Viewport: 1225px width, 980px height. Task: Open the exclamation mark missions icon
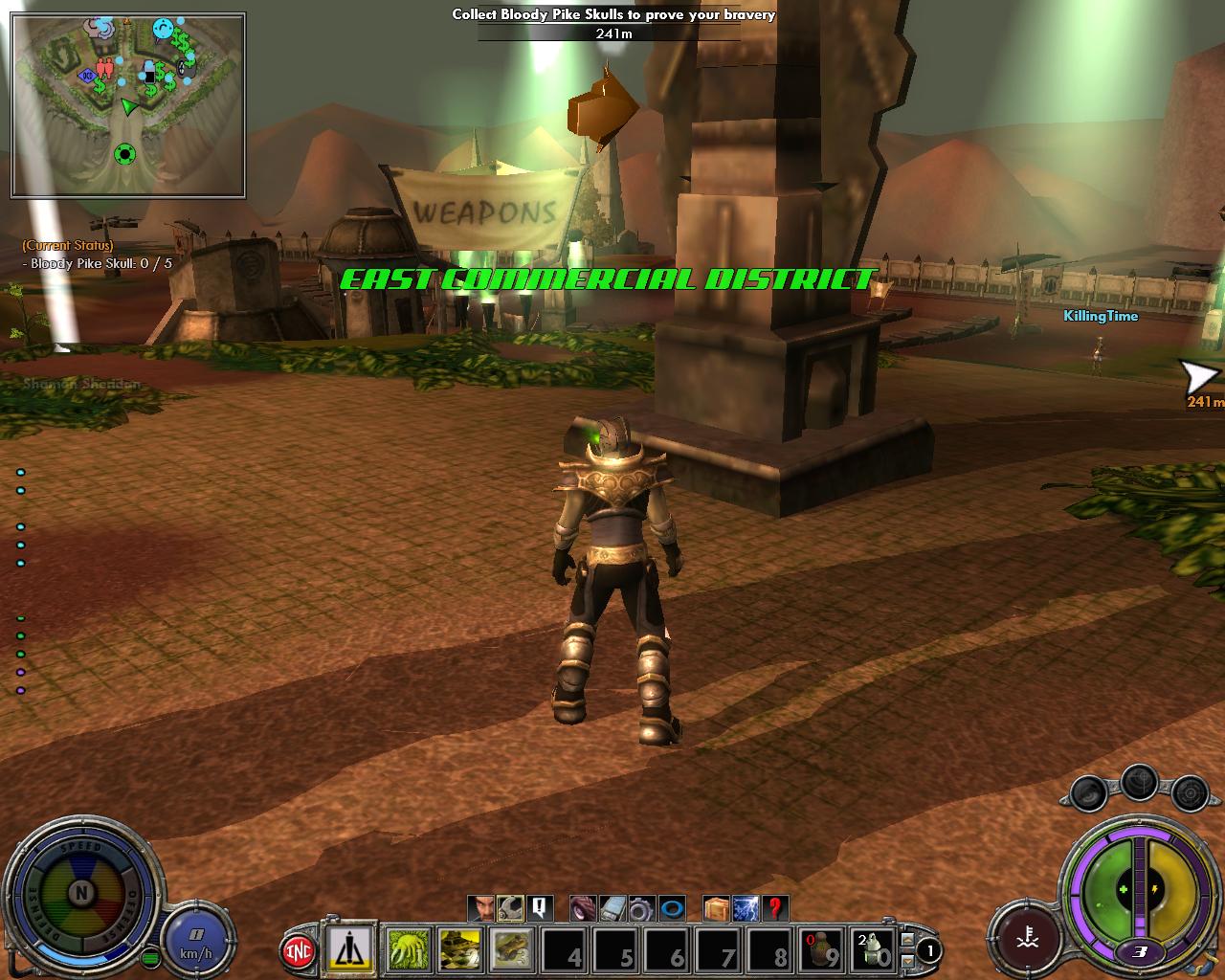pos(540,907)
